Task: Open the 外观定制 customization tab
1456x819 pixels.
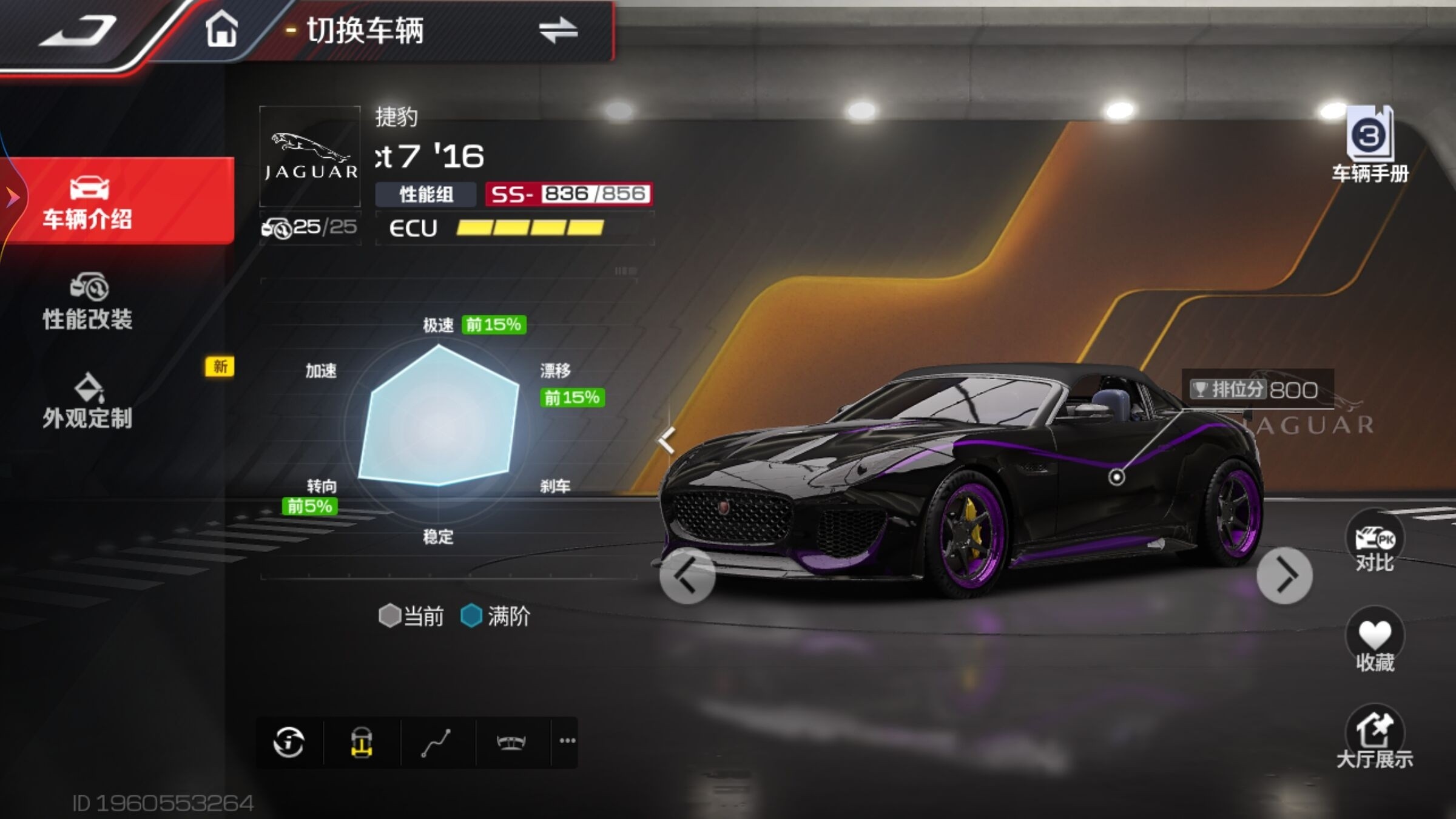Action: 88,401
